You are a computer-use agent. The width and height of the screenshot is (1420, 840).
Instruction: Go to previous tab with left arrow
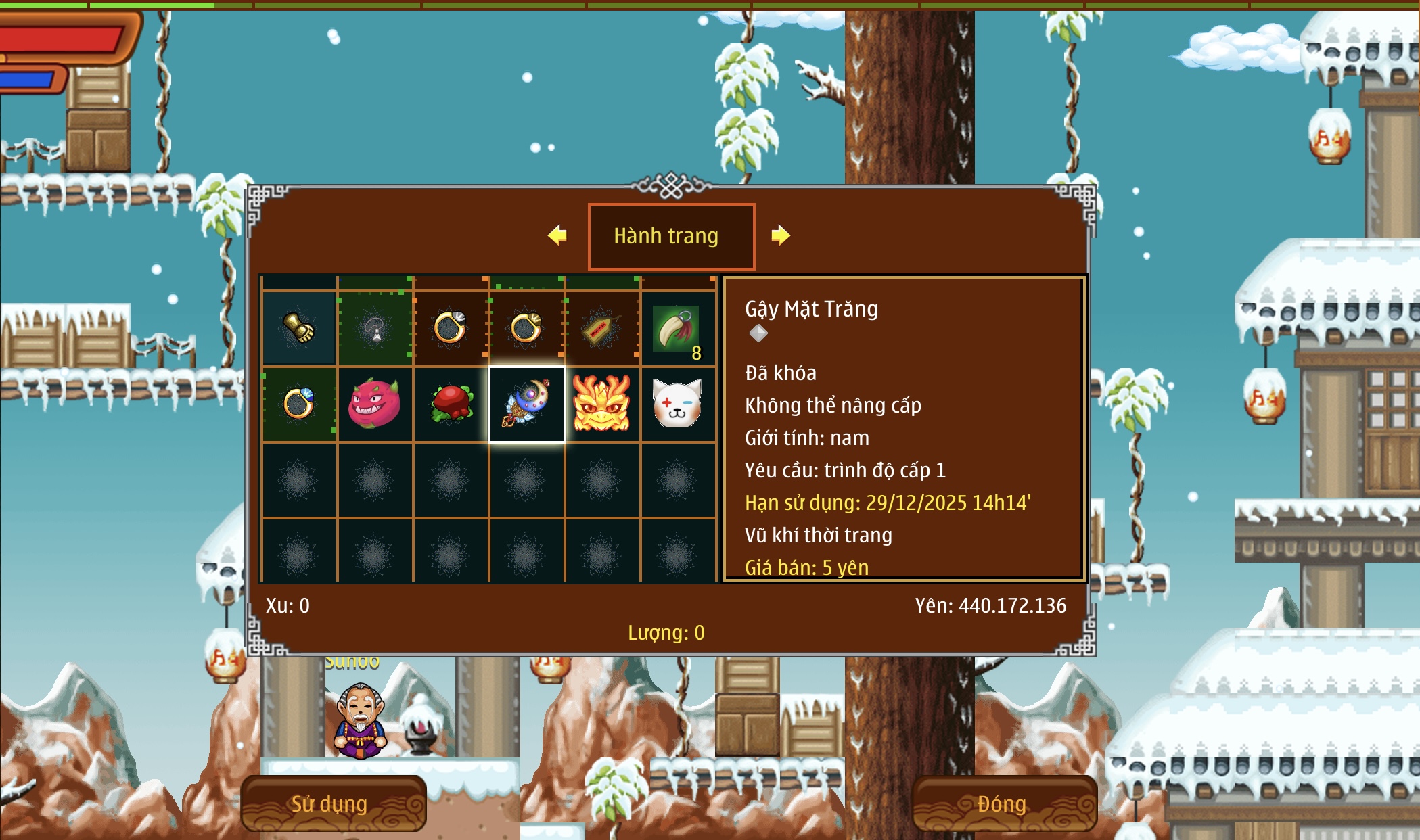point(557,235)
